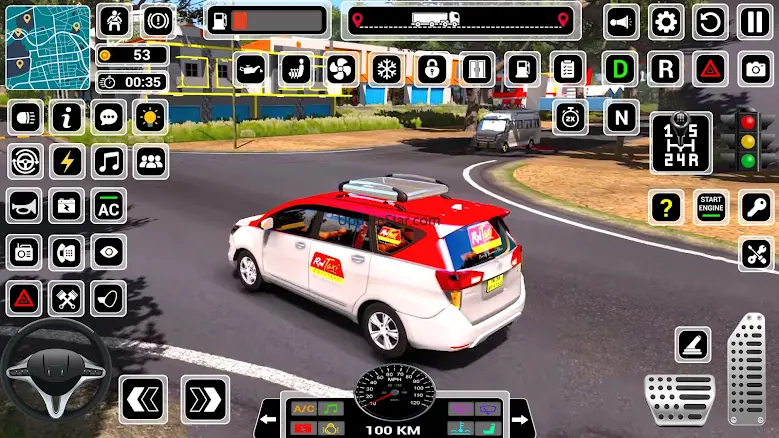Activate the right turn double-arrow
779x438 pixels.
(x=205, y=399)
